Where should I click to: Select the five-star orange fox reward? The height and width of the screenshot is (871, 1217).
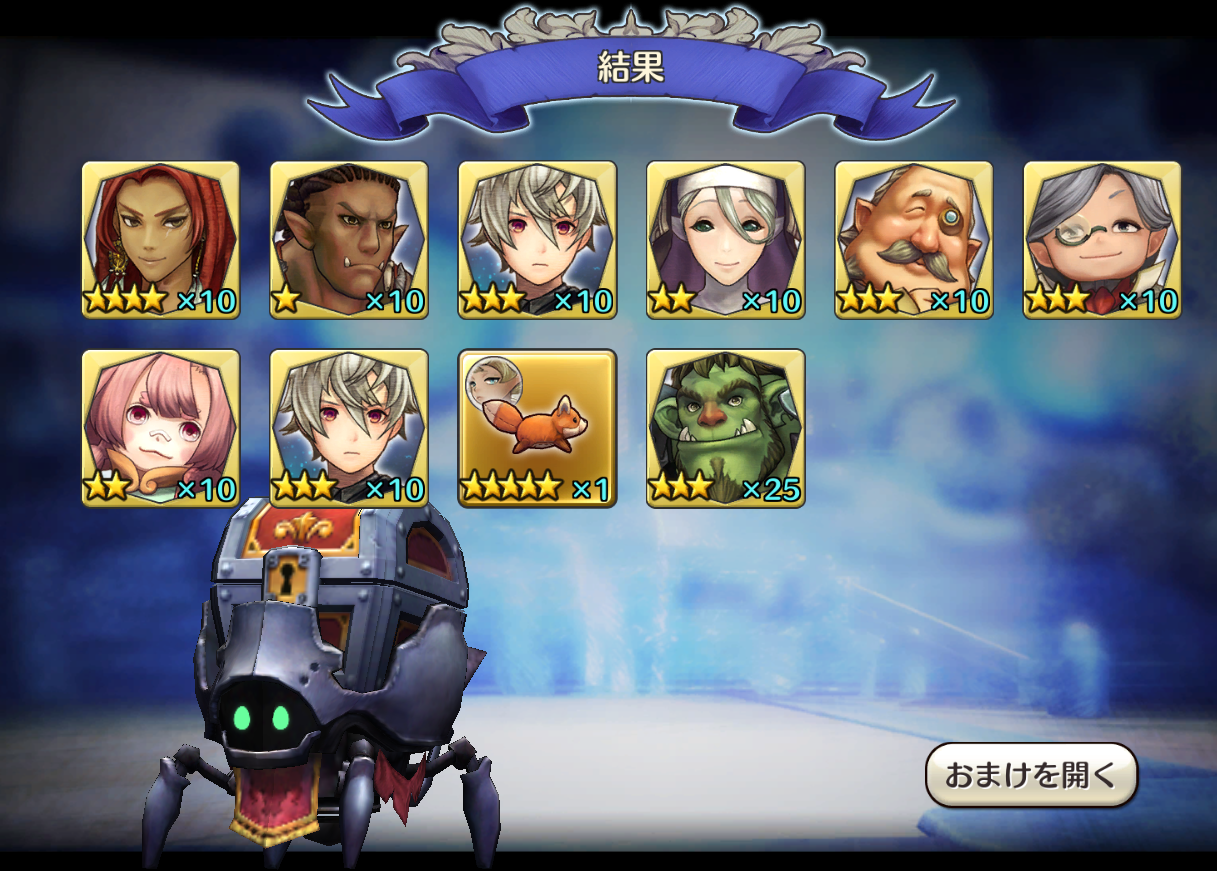[x=537, y=428]
